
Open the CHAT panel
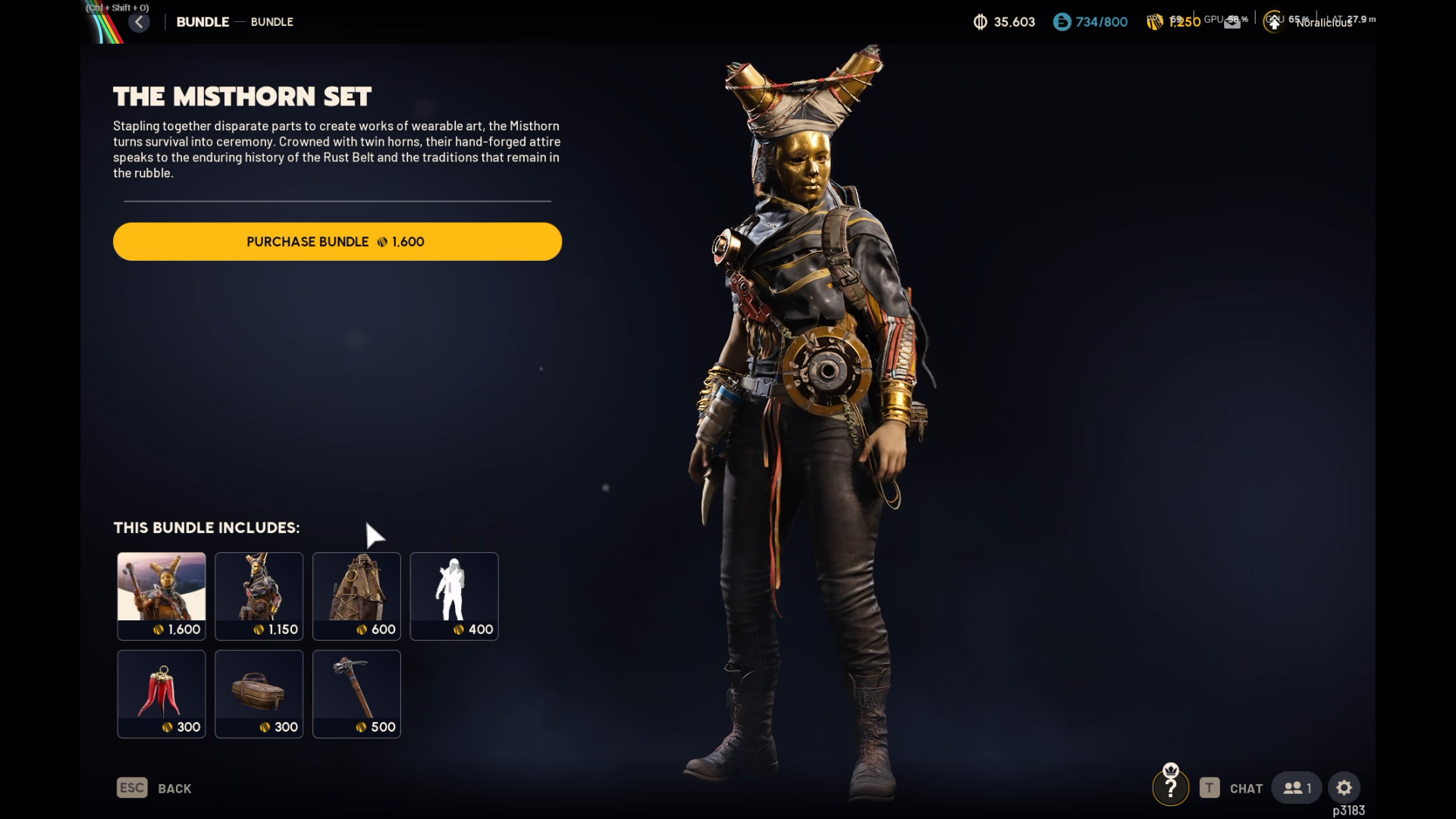coord(1245,789)
